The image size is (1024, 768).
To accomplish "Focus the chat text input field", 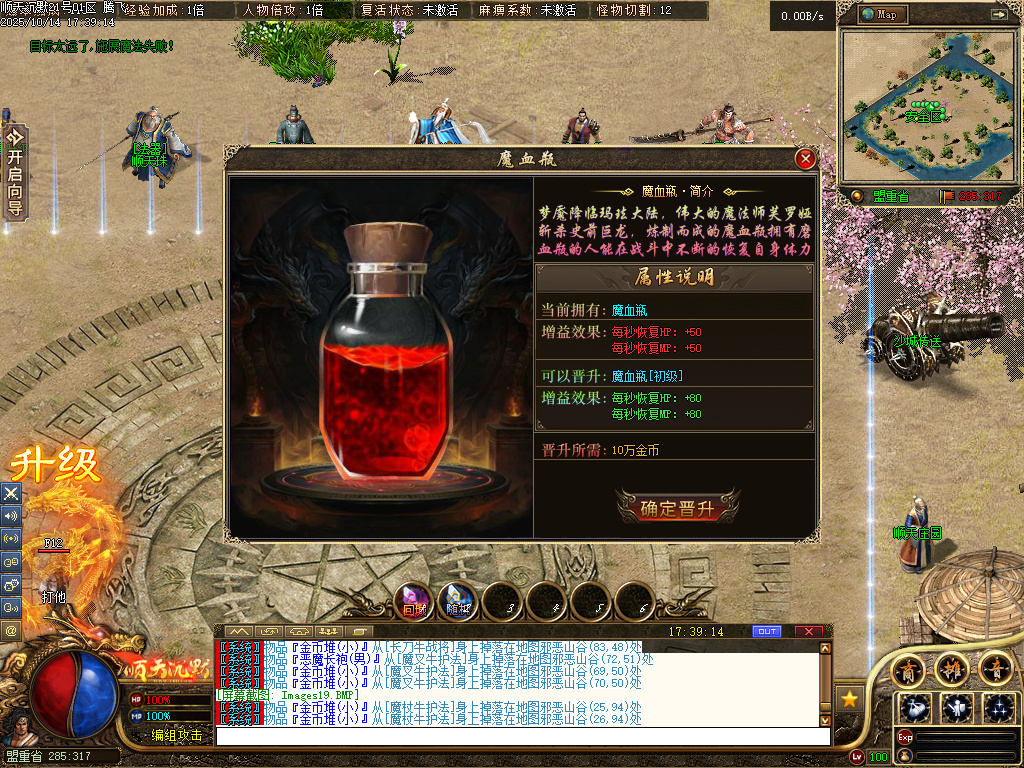I will (x=520, y=736).
